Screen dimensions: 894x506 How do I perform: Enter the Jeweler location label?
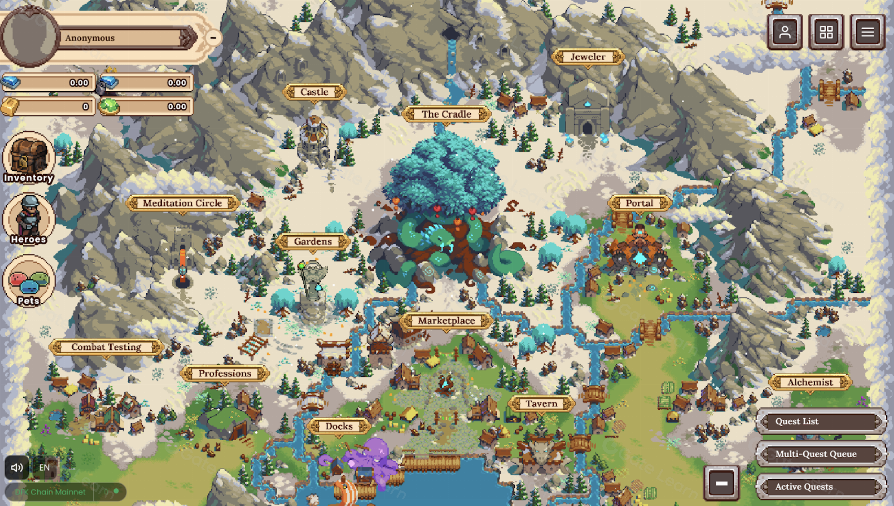click(587, 57)
